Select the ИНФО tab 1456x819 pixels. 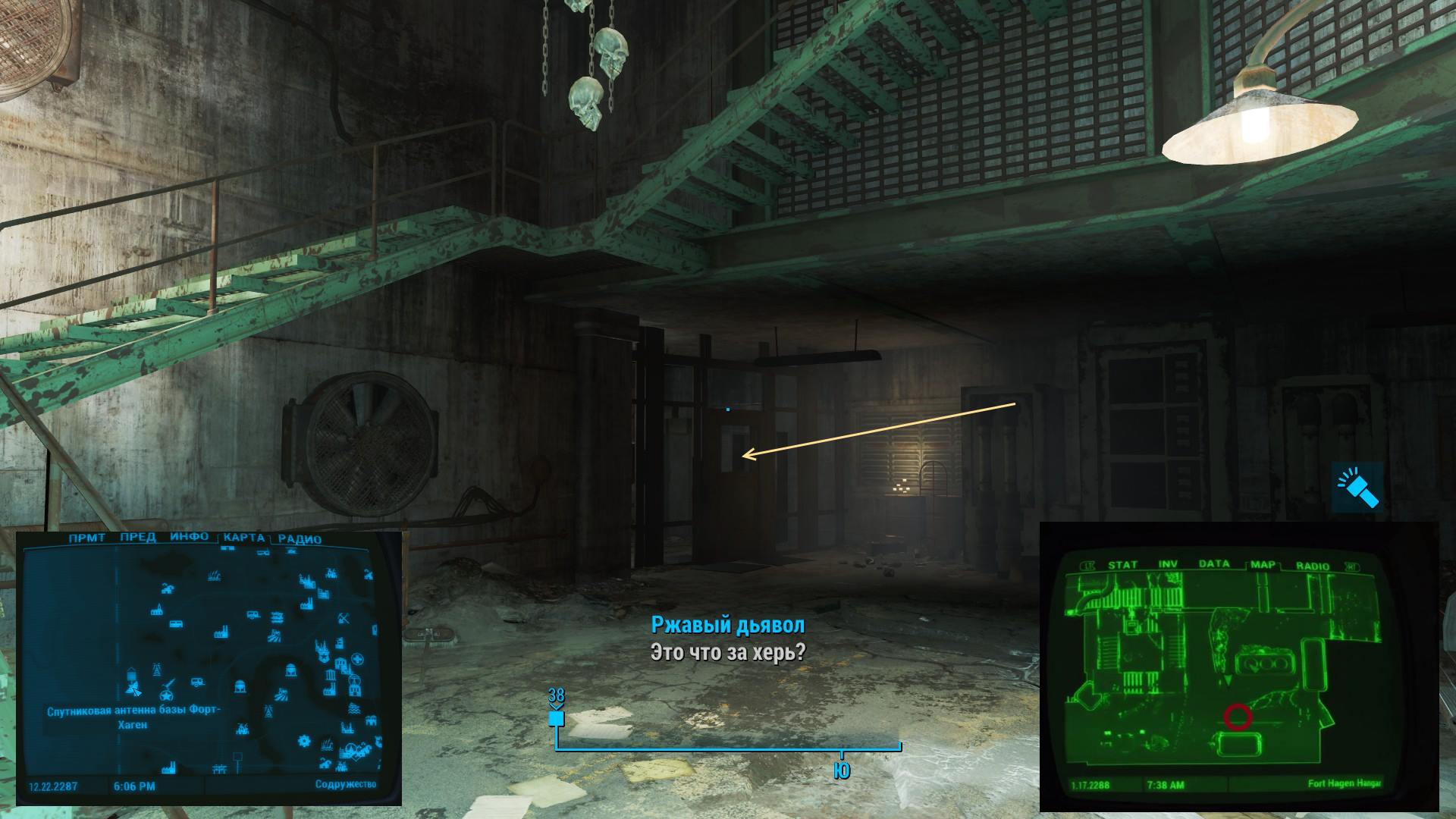(189, 538)
